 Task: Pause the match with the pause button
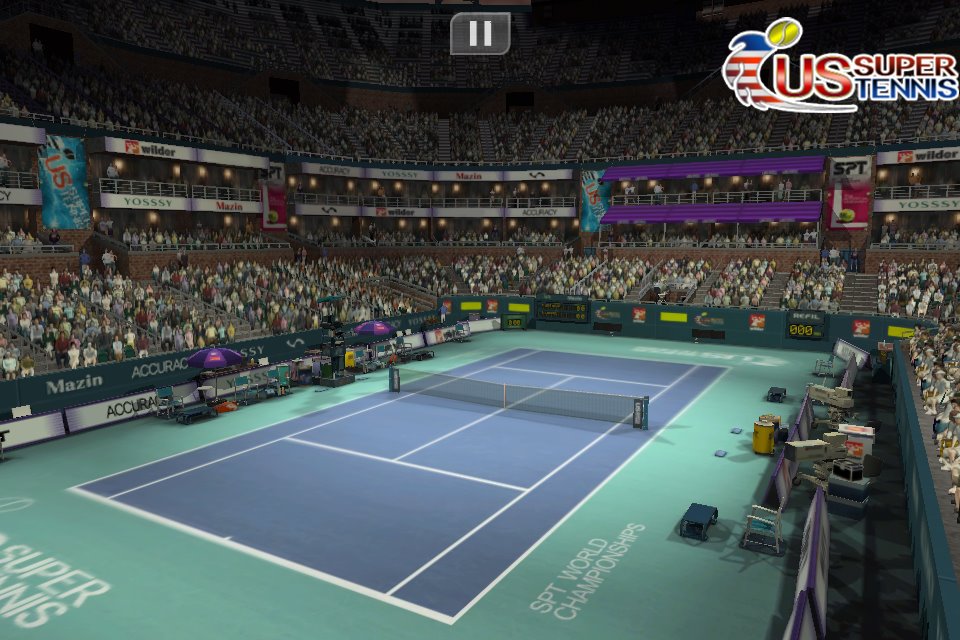click(x=480, y=34)
